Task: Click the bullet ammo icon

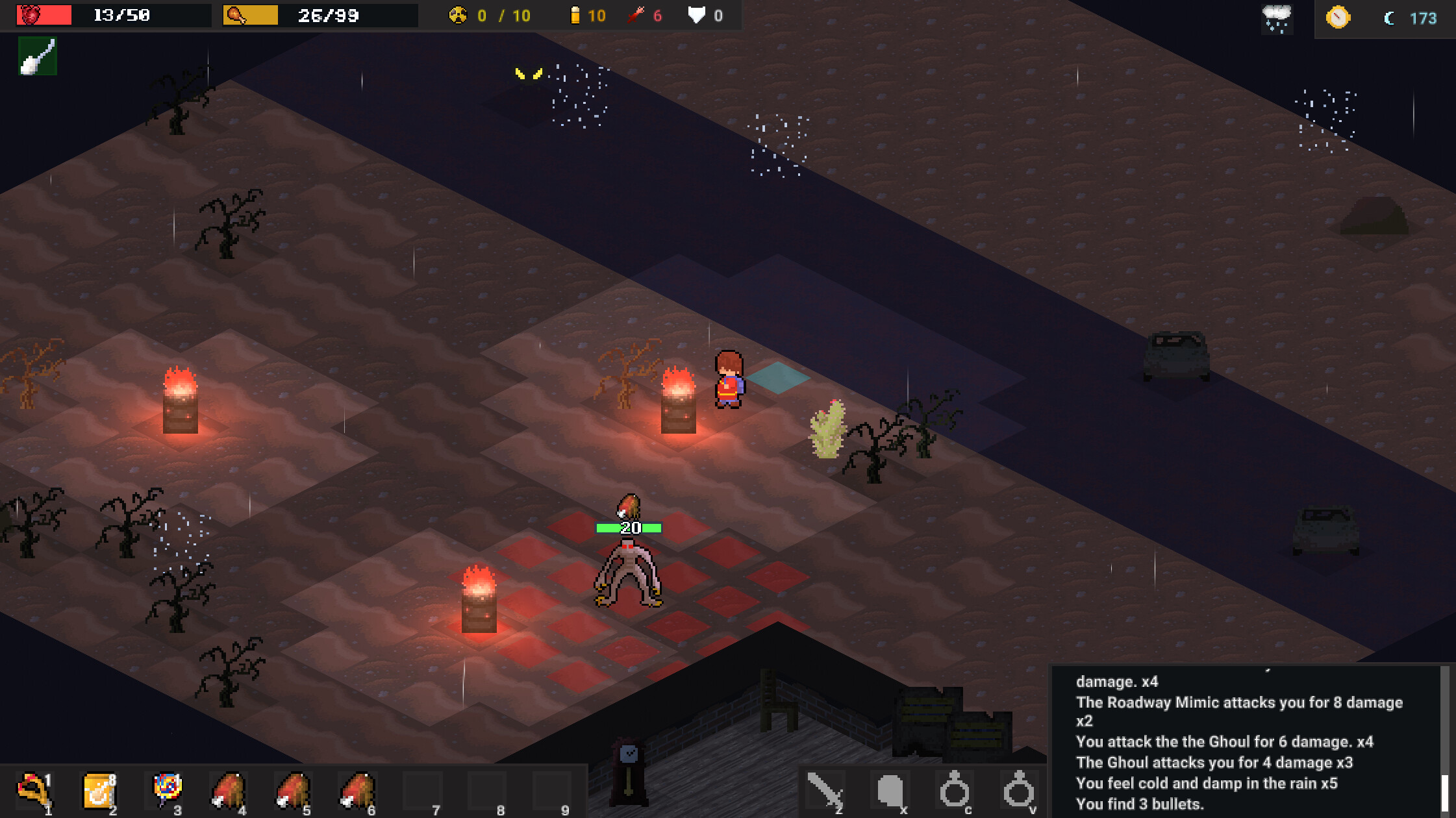Action: (575, 14)
